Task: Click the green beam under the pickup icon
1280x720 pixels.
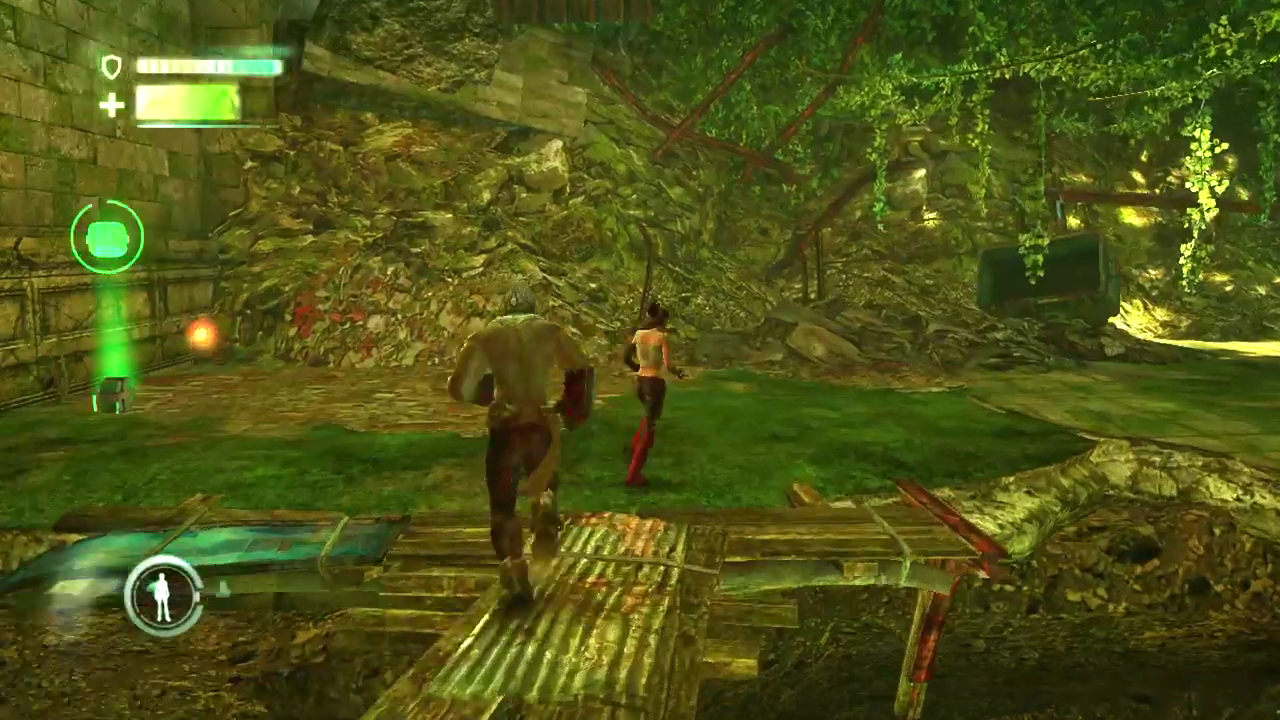Action: click(113, 340)
